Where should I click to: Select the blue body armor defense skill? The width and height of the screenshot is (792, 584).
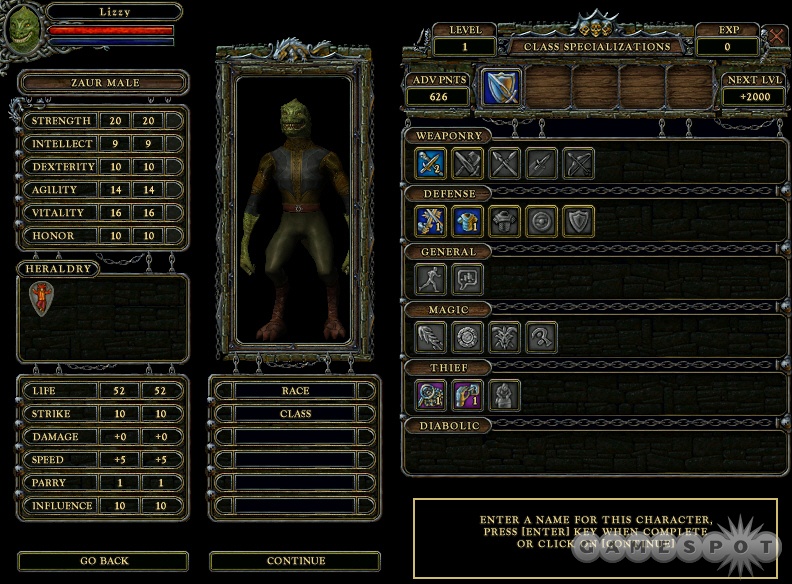click(x=468, y=221)
